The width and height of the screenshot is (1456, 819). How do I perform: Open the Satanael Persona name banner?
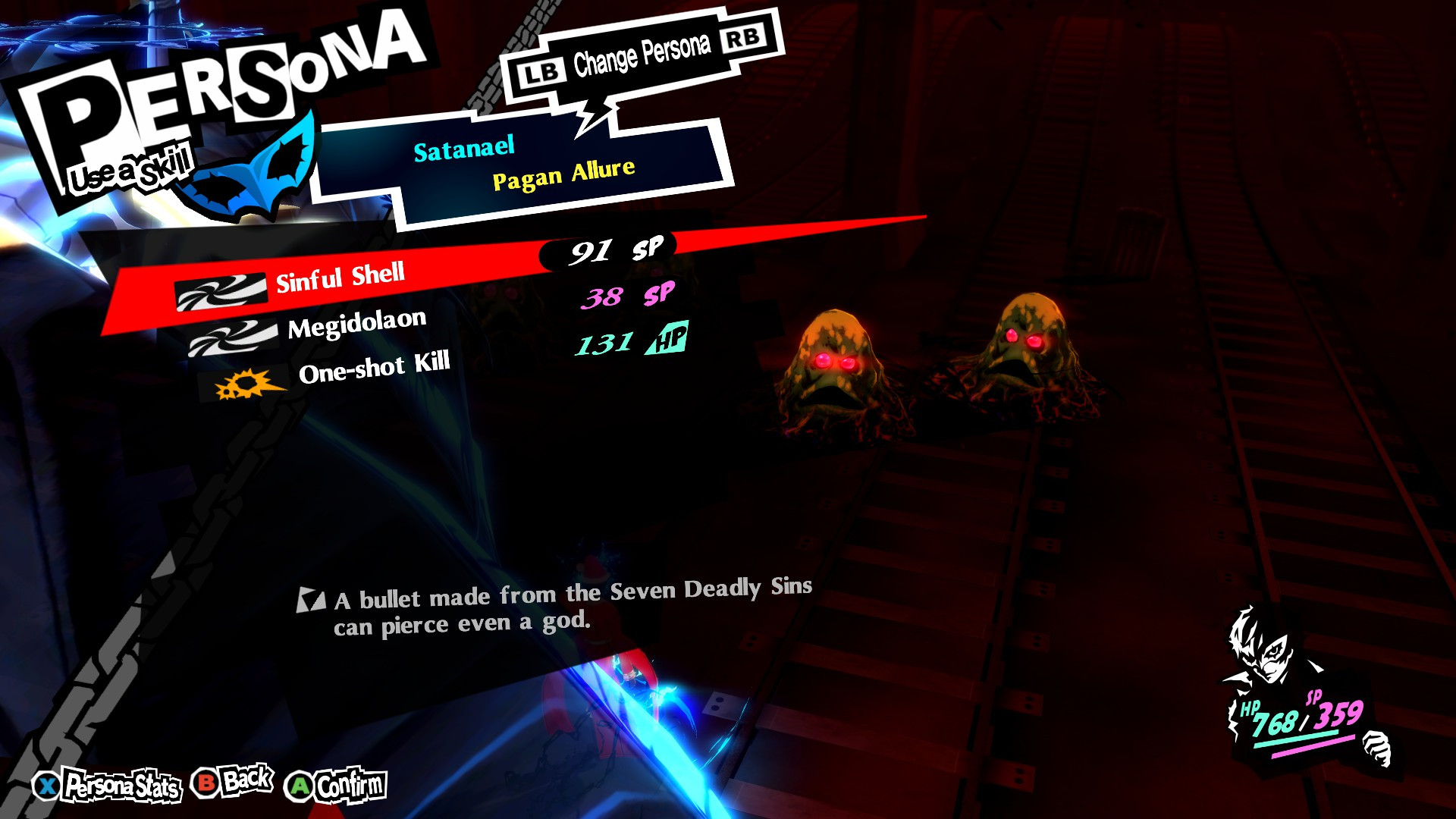click(x=464, y=148)
